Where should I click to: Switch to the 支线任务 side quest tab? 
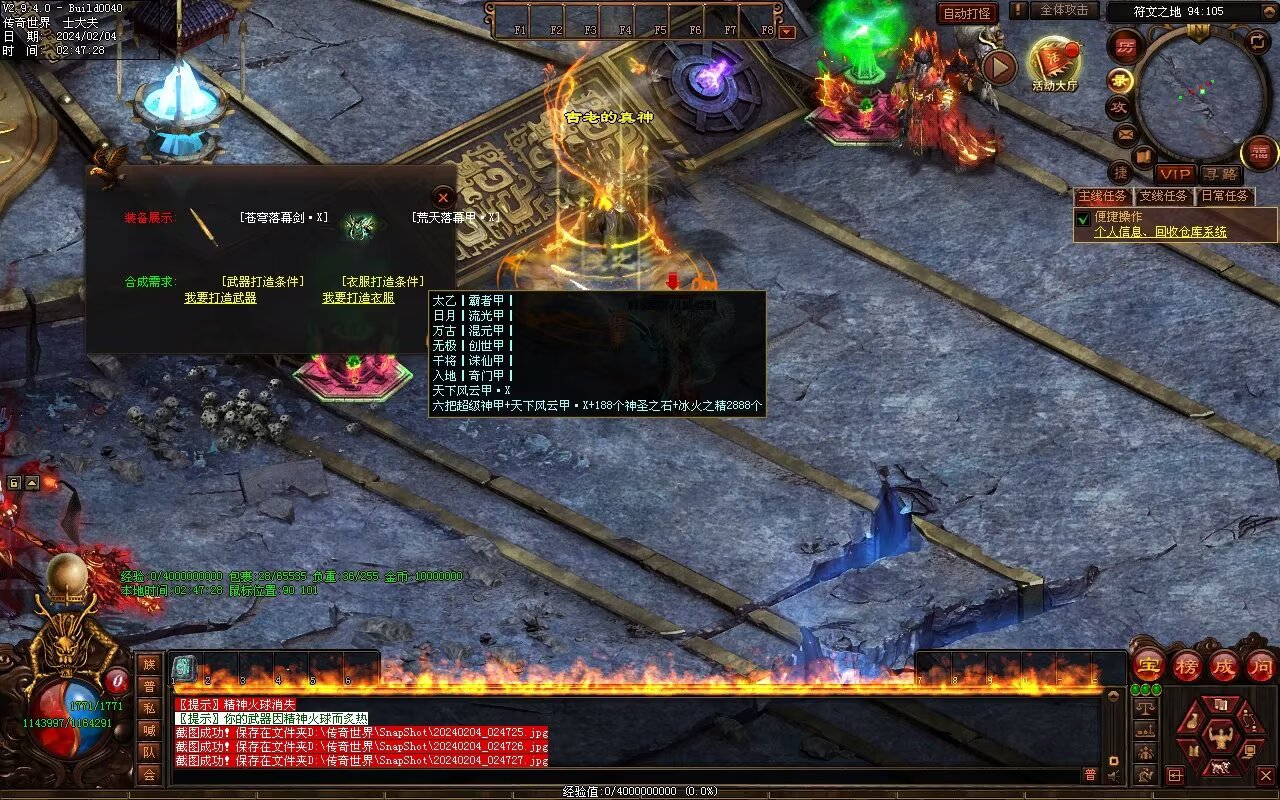pyautogui.click(x=1164, y=196)
